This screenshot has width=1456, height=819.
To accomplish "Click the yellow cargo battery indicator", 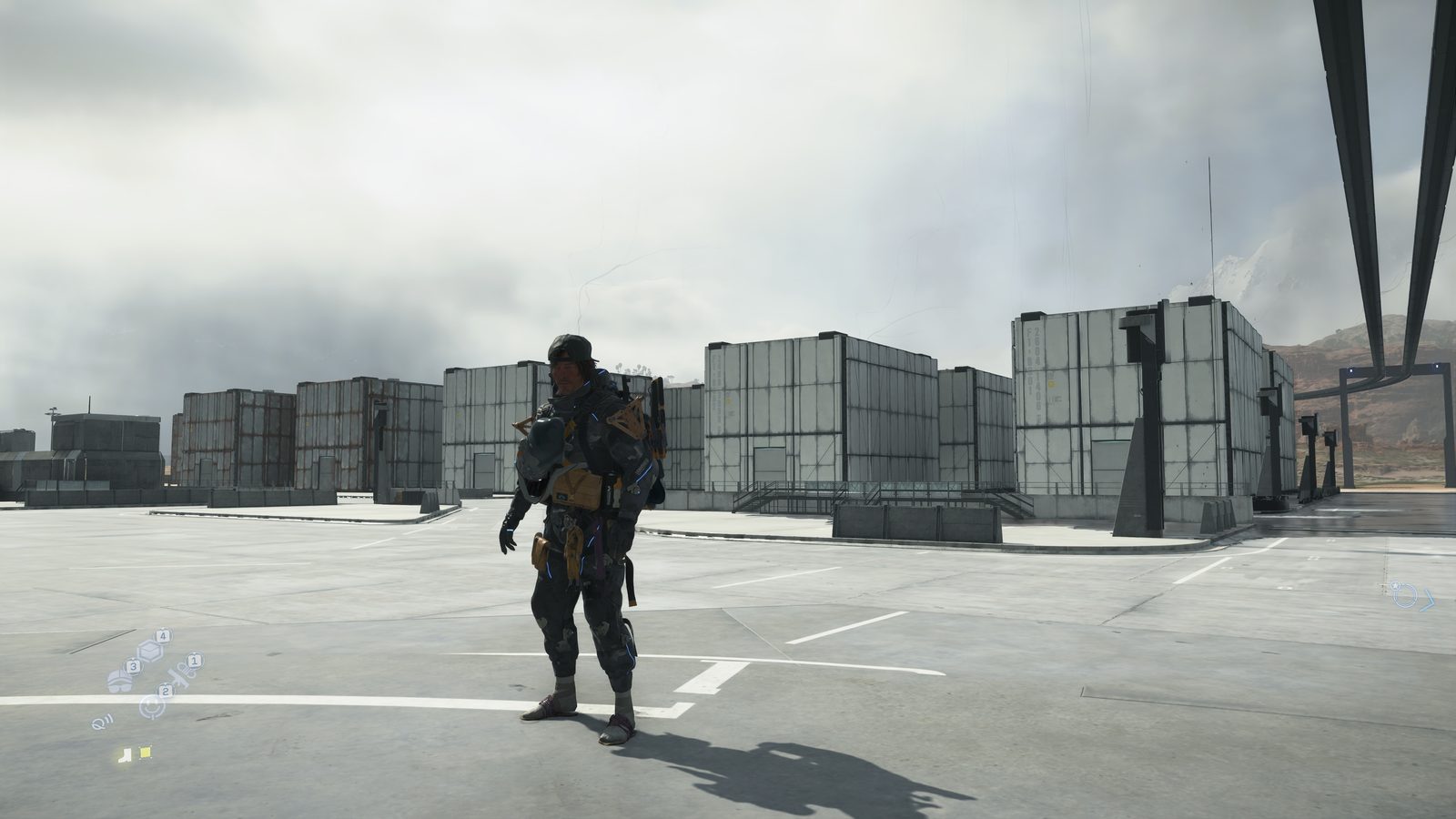I will tap(145, 753).
